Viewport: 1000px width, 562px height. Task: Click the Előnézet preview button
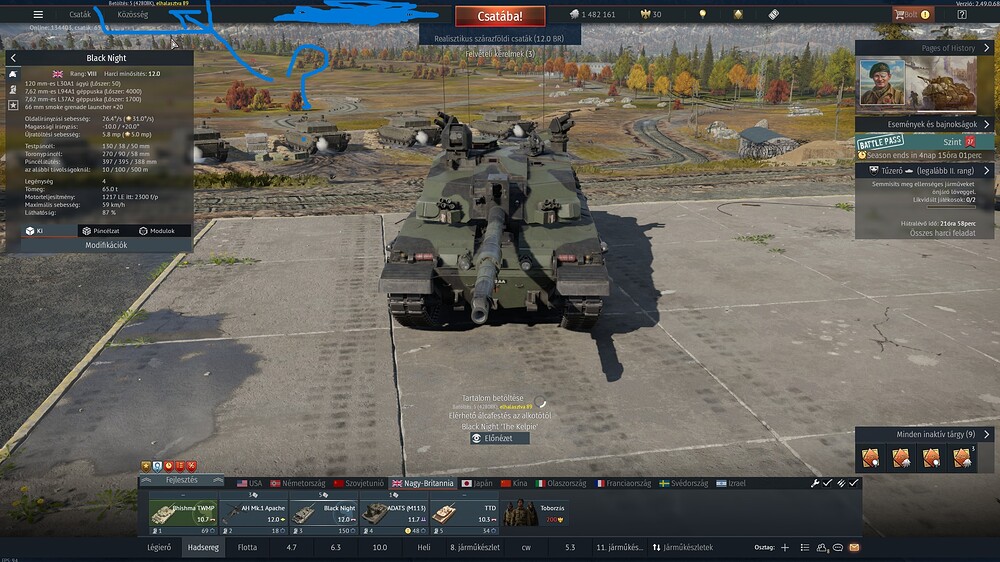pos(500,438)
